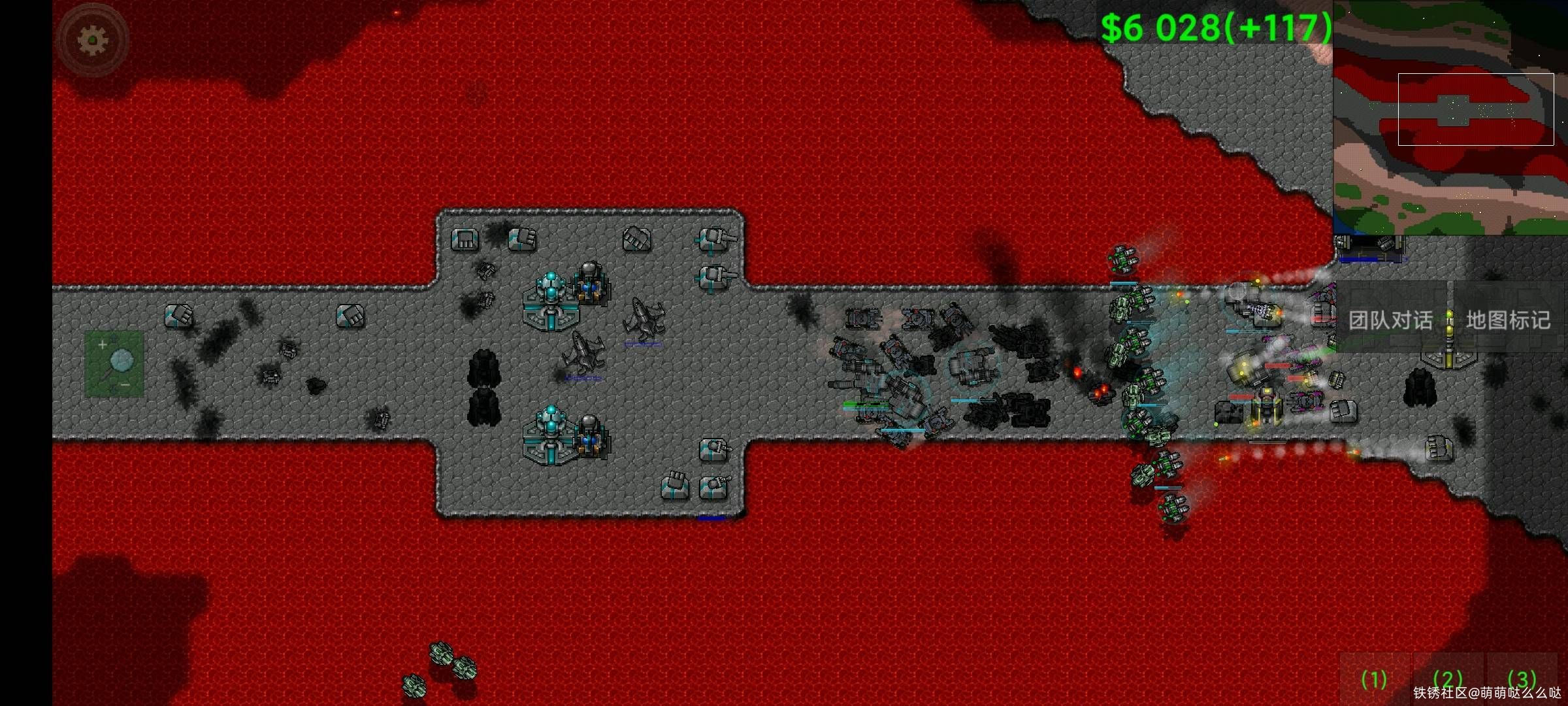Select control group (2)

[x=1447, y=679]
